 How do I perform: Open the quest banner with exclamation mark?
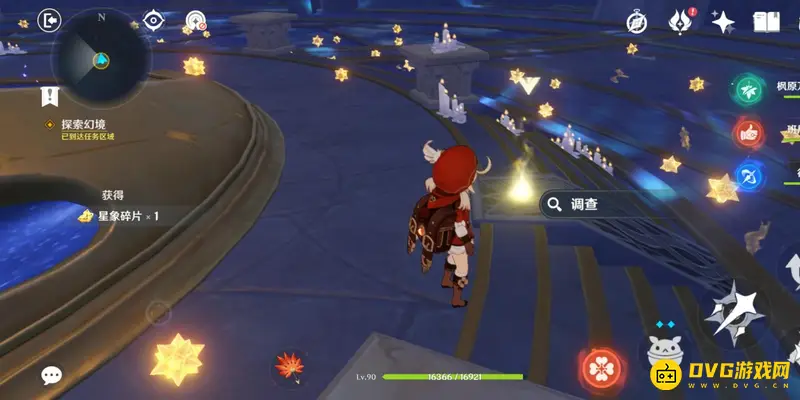49,96
